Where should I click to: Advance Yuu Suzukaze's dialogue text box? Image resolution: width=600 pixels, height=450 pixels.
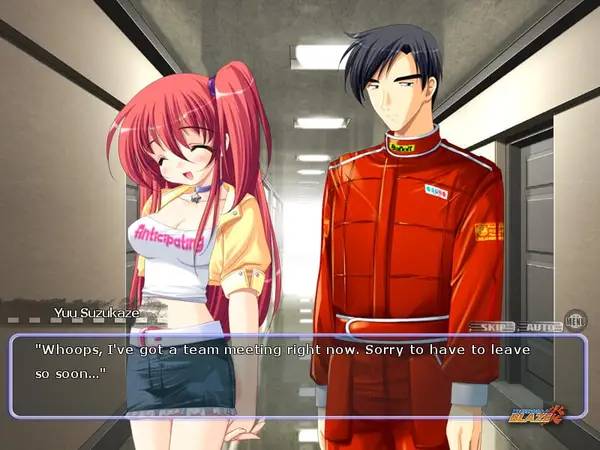[x=298, y=375]
